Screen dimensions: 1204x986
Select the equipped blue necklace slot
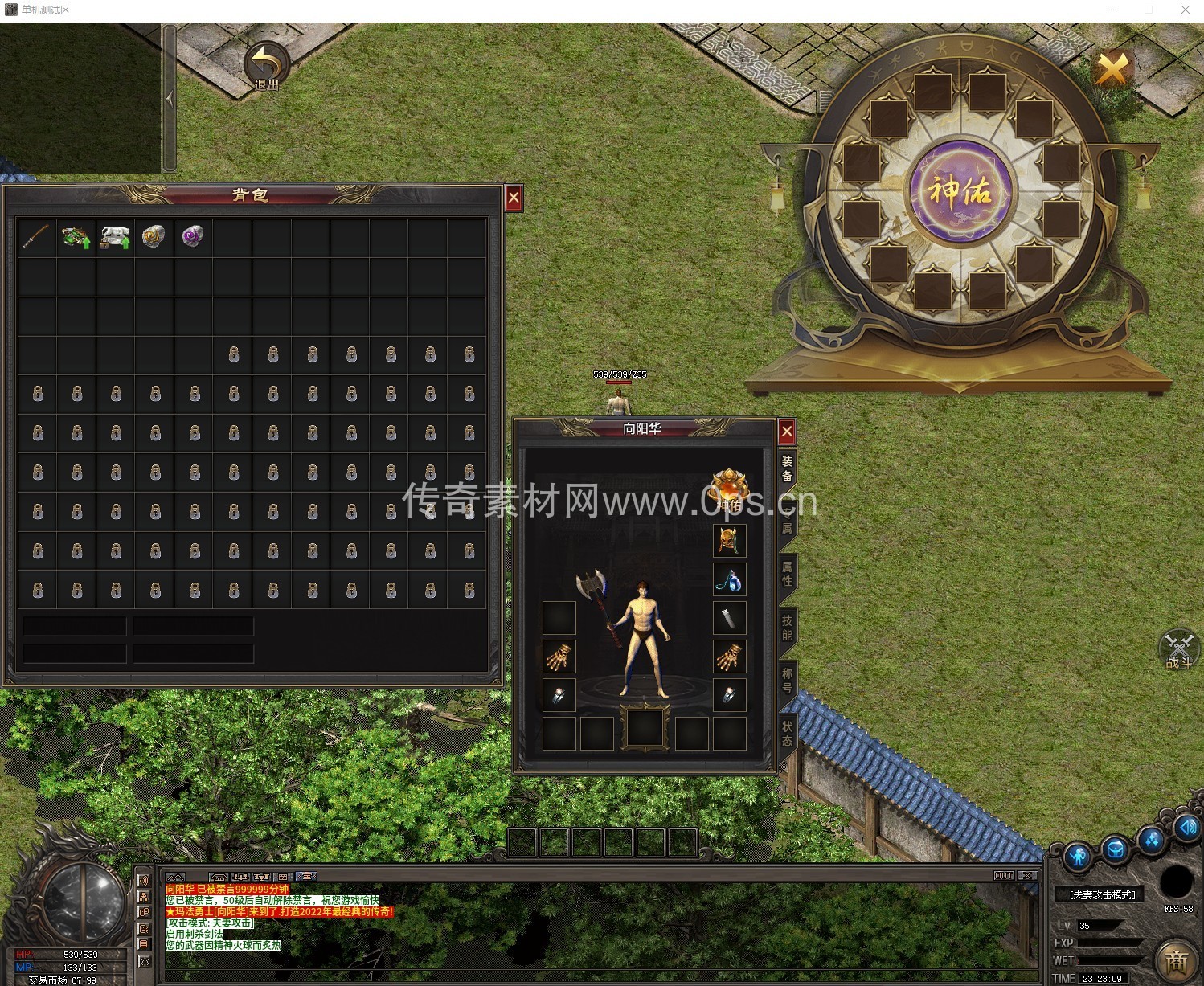[x=729, y=579]
